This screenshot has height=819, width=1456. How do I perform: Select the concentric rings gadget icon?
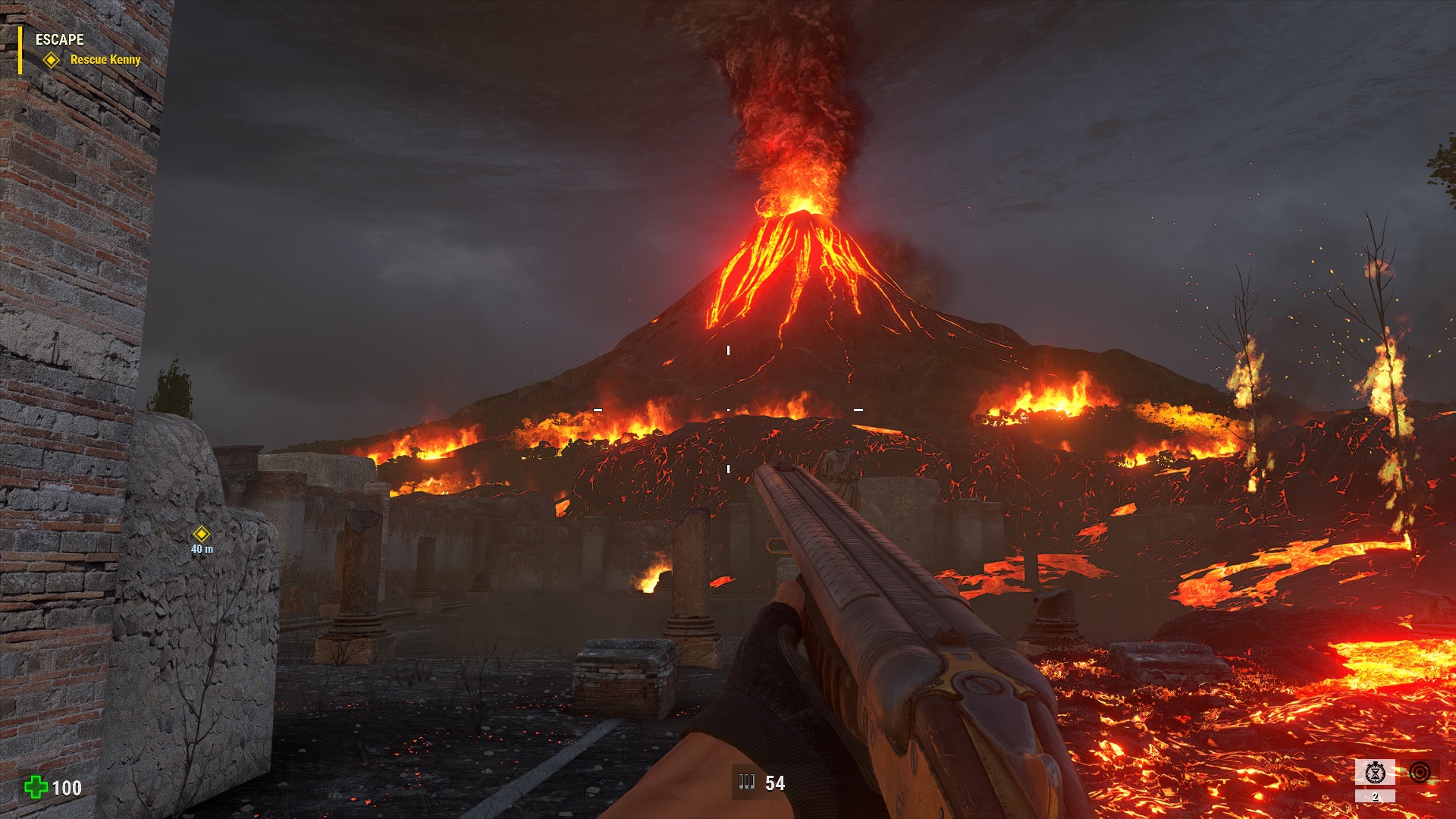click(x=1420, y=772)
